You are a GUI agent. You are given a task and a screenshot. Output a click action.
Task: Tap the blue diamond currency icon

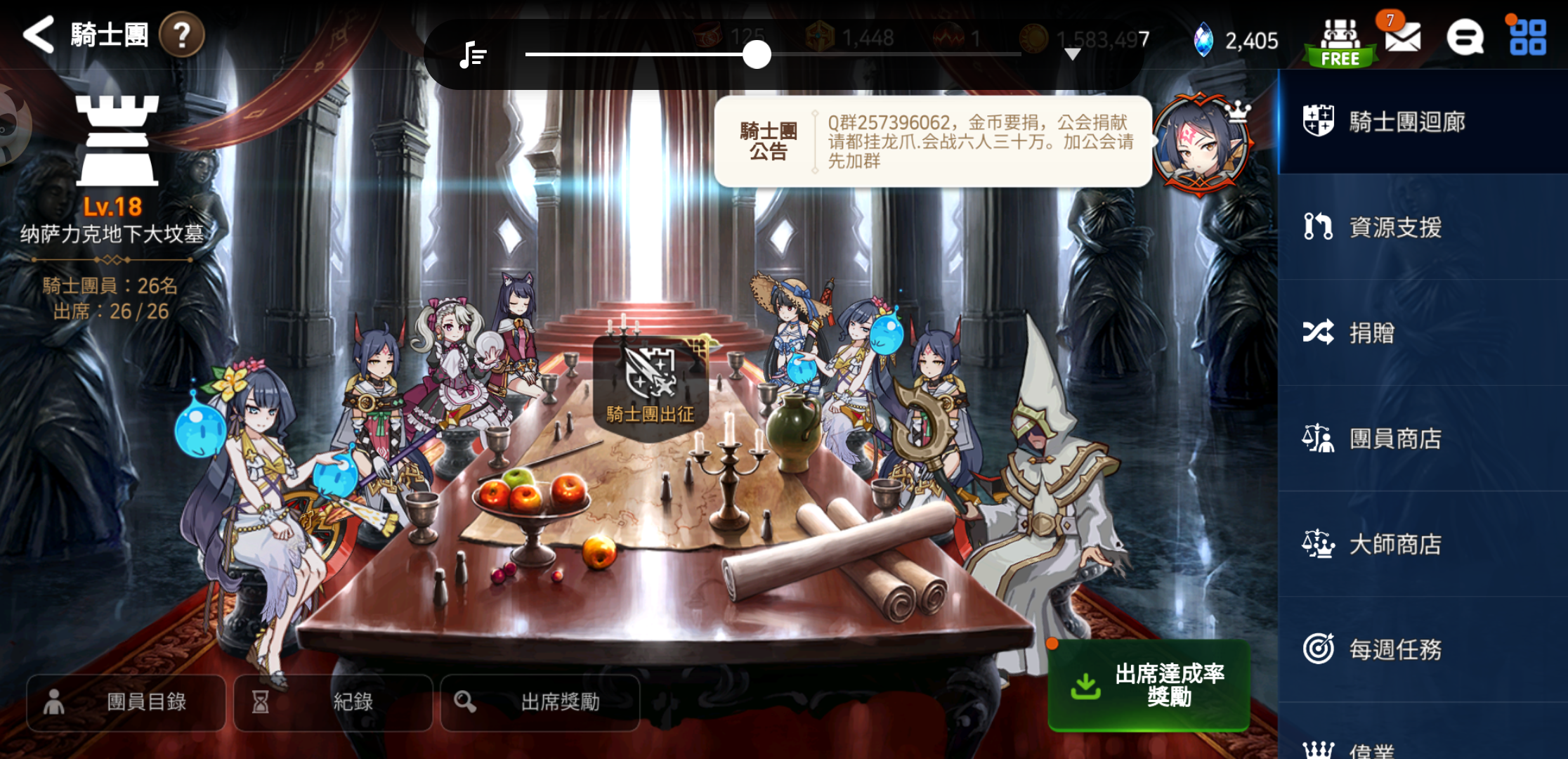[1203, 41]
